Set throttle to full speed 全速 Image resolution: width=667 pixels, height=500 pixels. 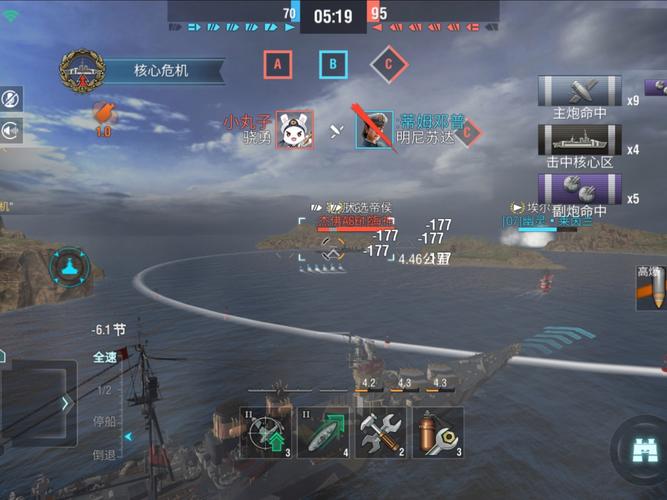pos(104,357)
